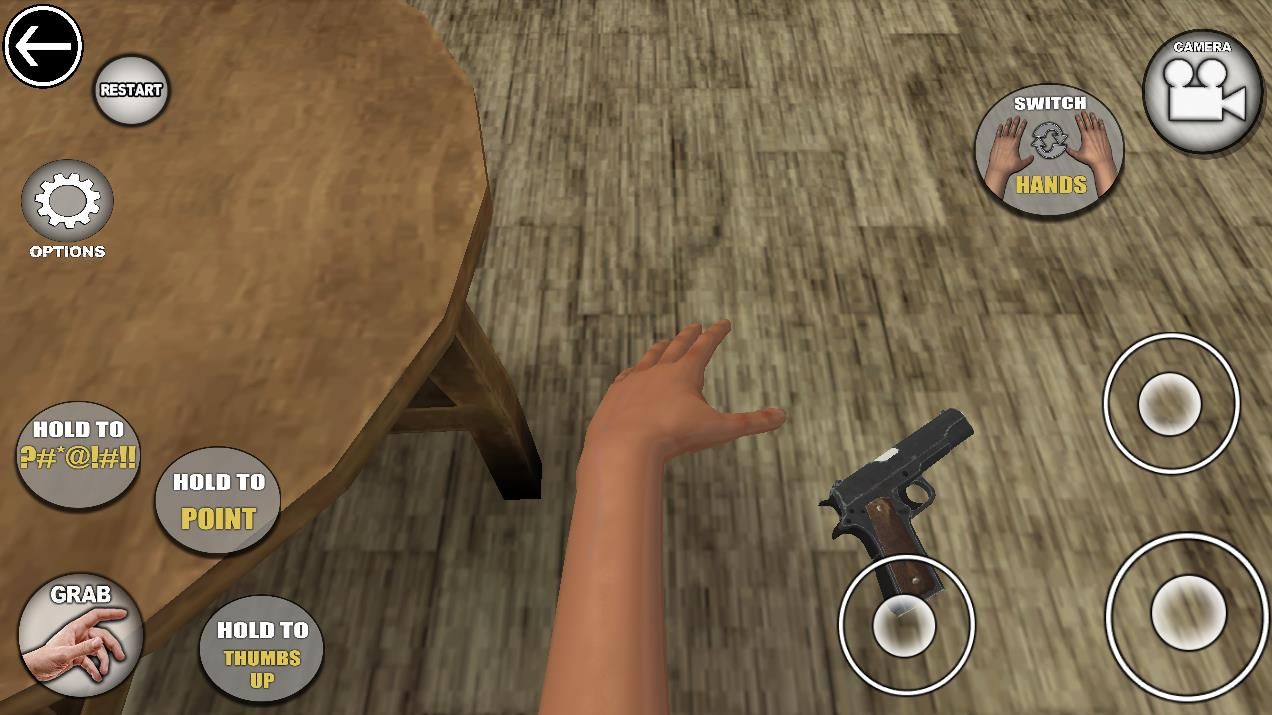The image size is (1272, 715).
Task: Select the Hold to Point button
Action: point(218,500)
